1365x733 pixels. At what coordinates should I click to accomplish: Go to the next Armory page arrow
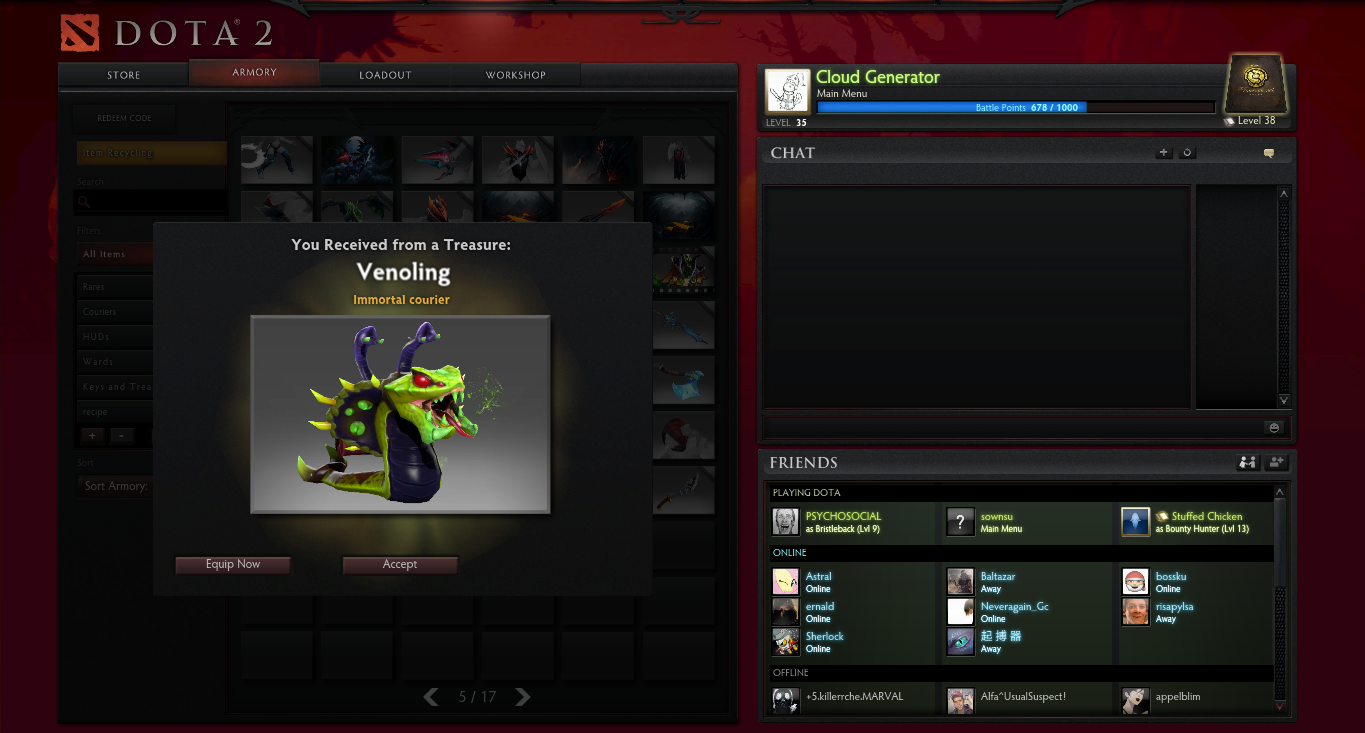pos(522,697)
